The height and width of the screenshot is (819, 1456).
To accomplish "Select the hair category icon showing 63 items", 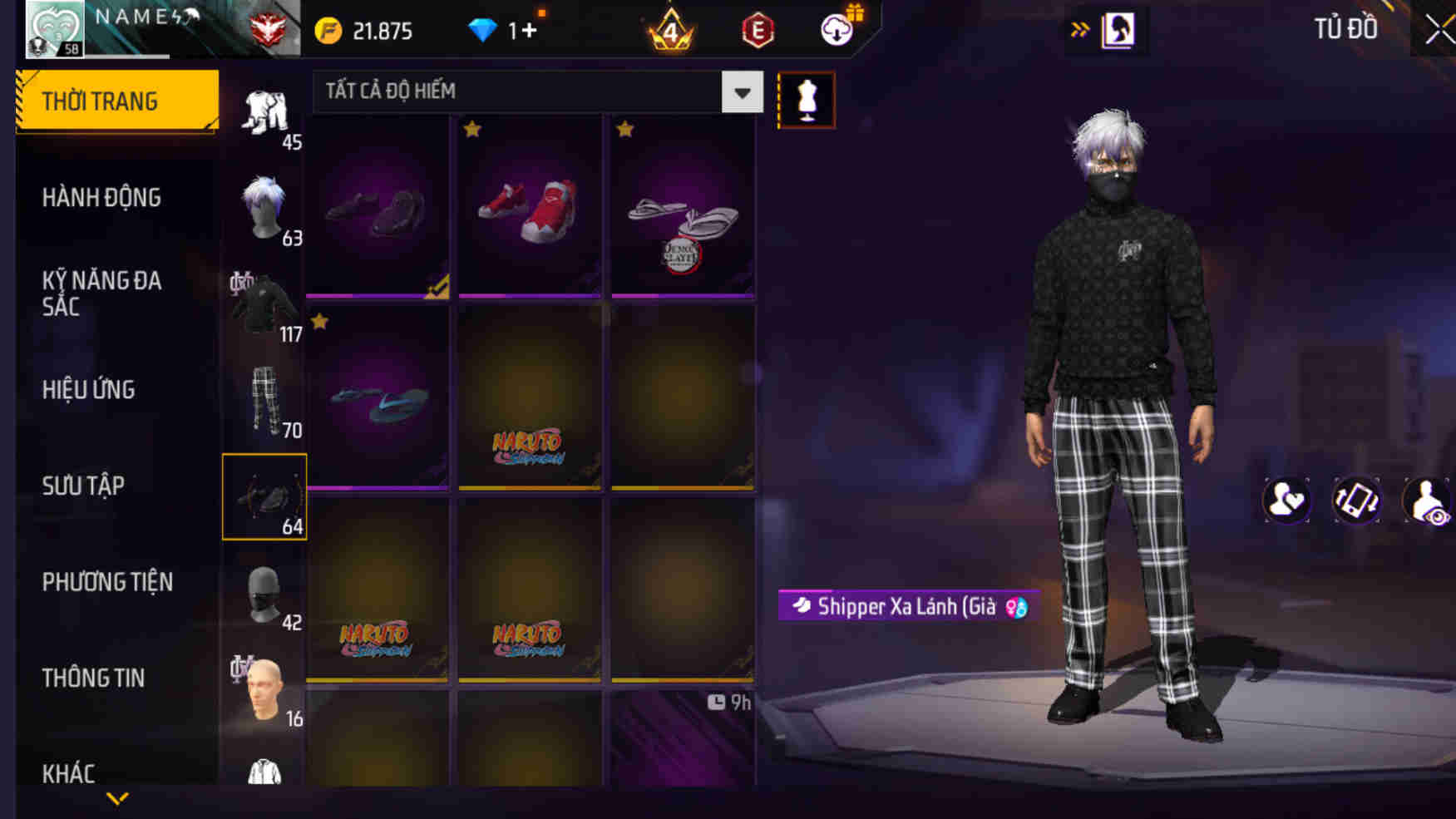I will 262,204.
